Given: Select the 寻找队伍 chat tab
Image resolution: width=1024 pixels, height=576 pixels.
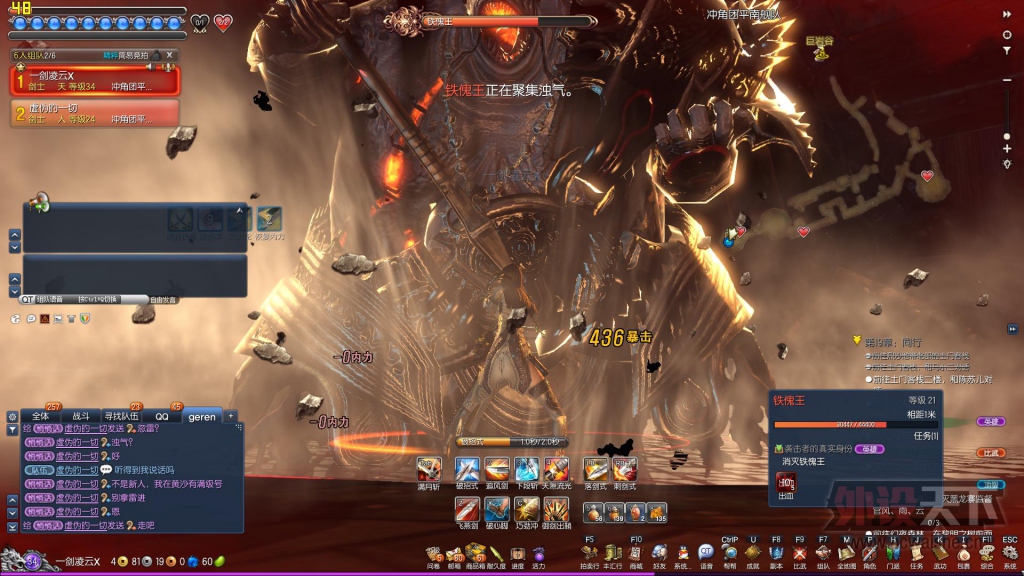Looking at the screenshot, I should [x=122, y=416].
